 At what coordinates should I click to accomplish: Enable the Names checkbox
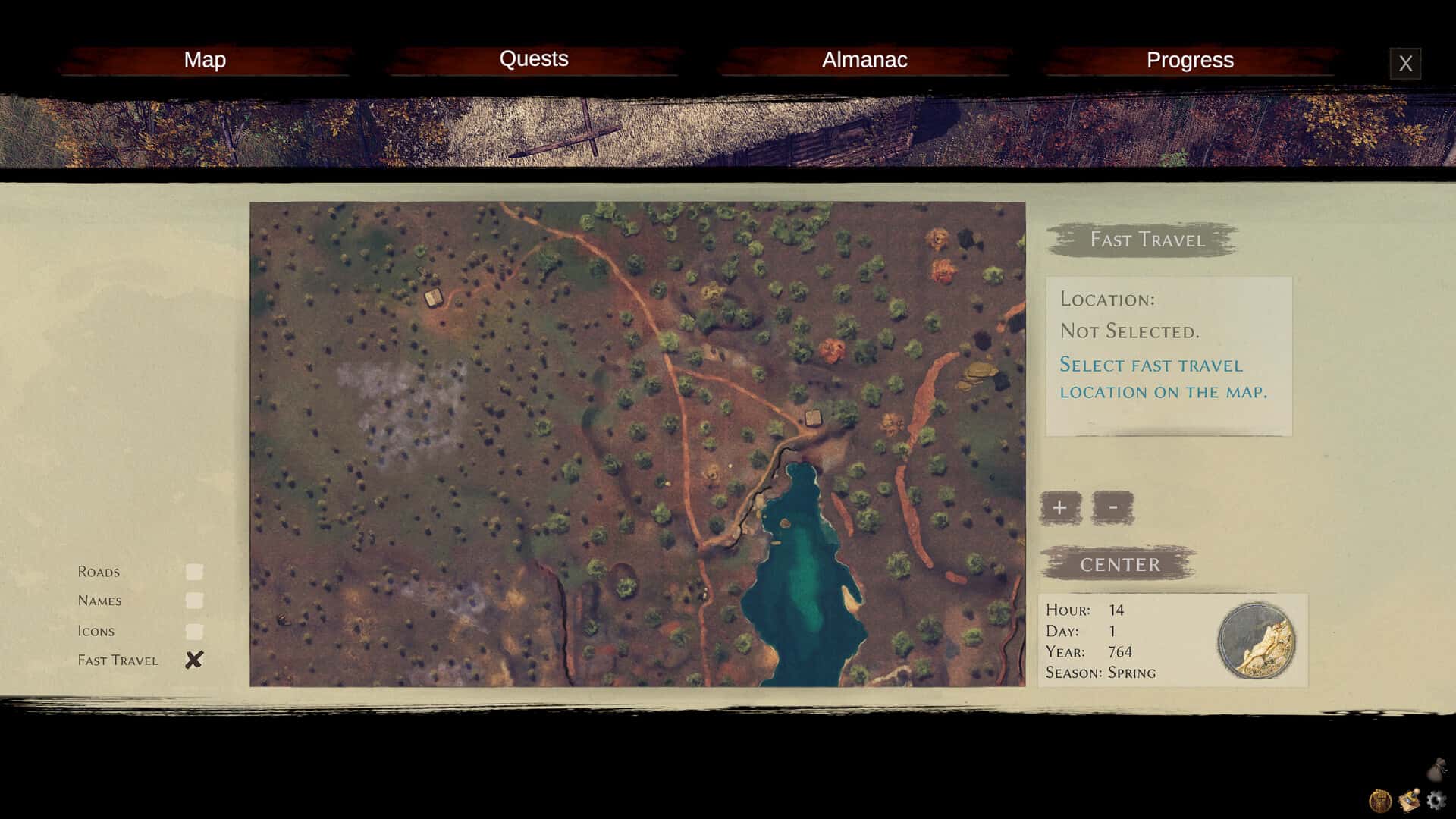196,601
